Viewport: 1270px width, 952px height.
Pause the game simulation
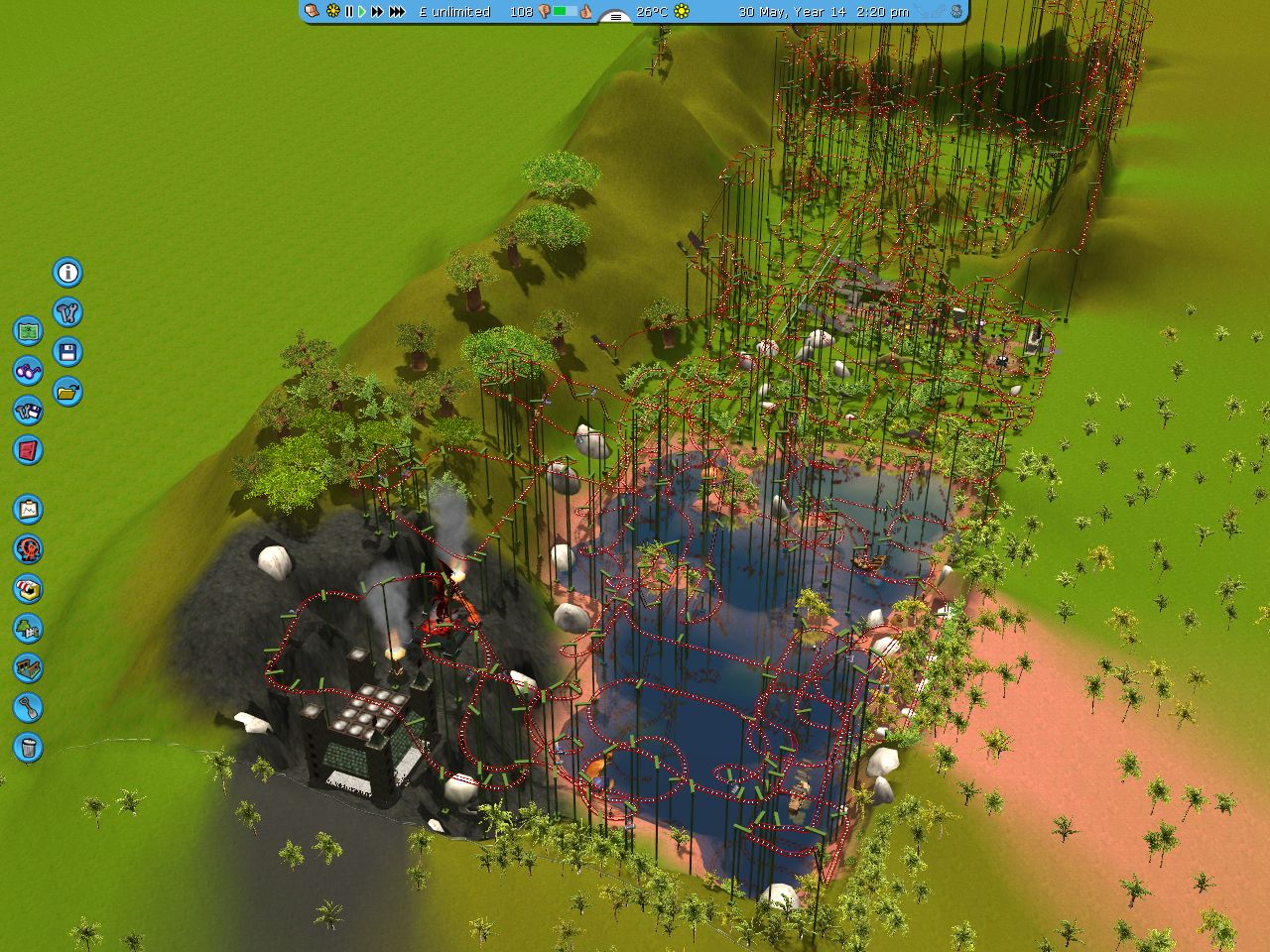(349, 12)
